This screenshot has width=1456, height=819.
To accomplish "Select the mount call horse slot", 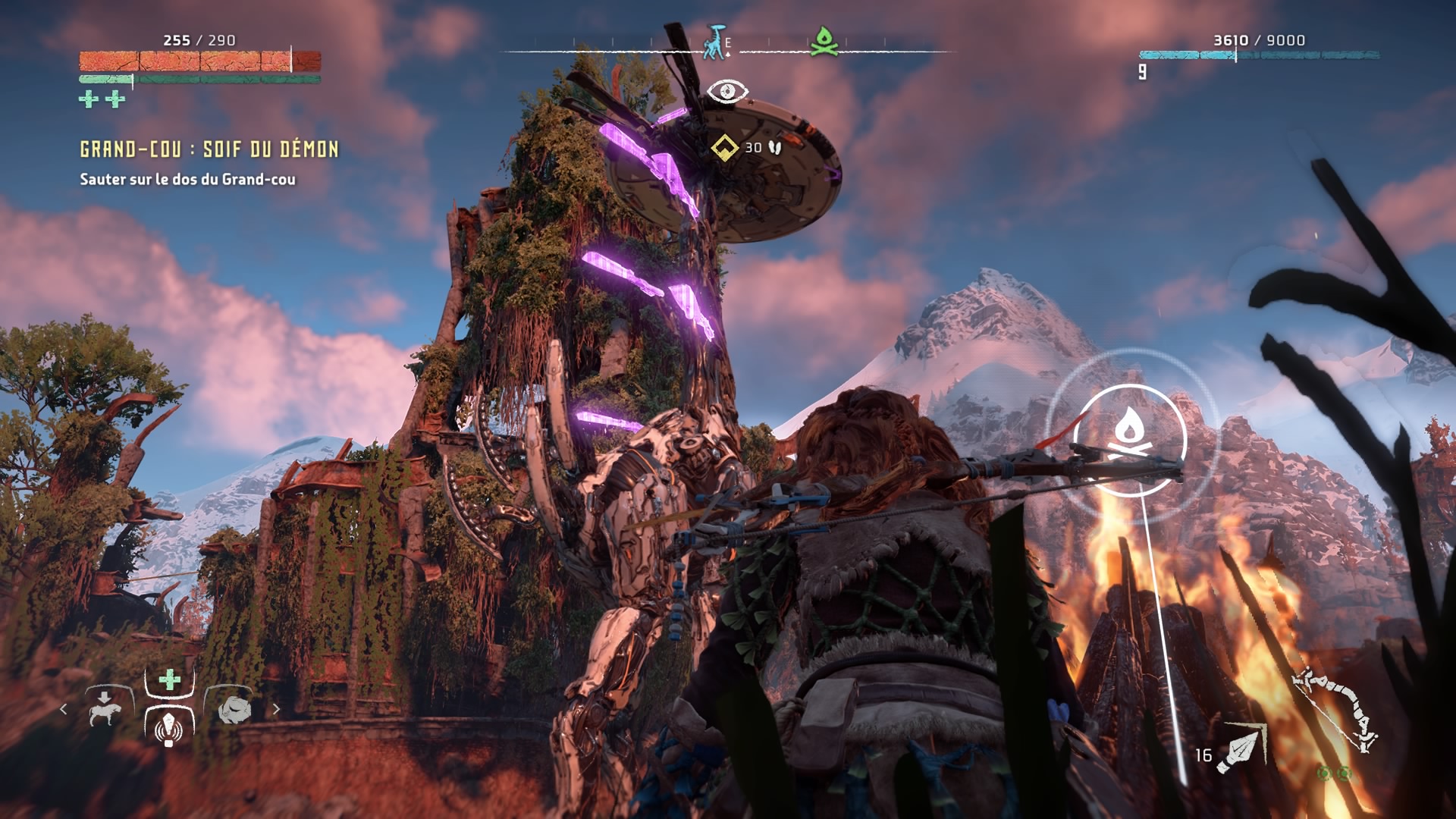I will (105, 709).
